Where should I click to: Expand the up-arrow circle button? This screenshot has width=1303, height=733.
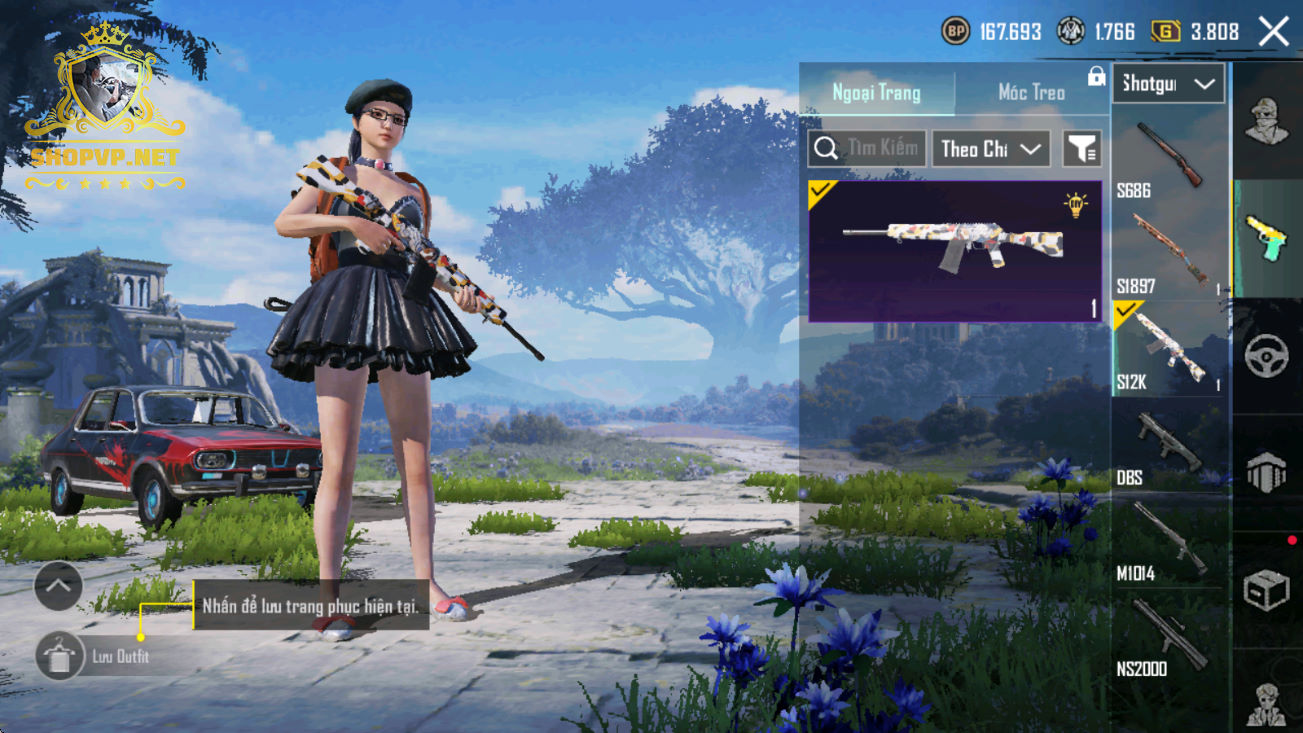[58, 586]
